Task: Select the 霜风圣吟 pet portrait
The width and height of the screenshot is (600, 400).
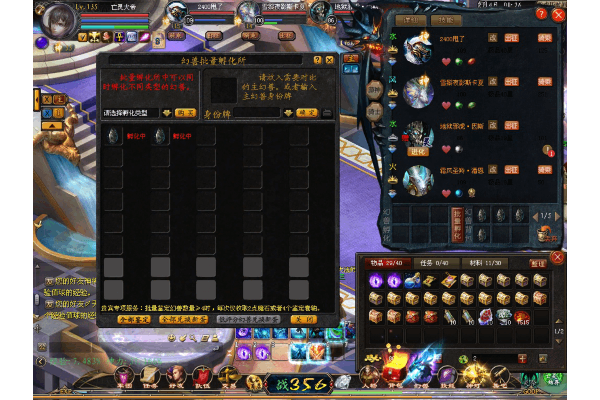Action: click(417, 180)
